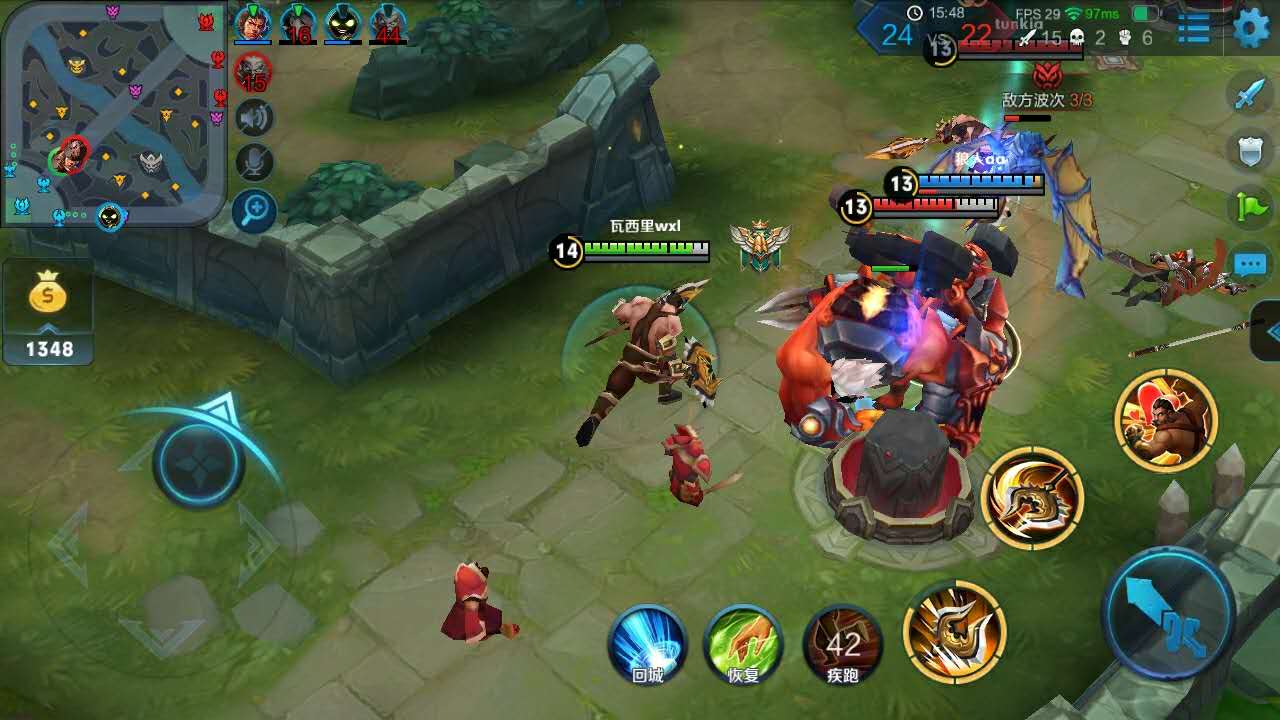The width and height of the screenshot is (1280, 720).
Task: Cast the skill with the boxer portrait
Action: [1166, 420]
